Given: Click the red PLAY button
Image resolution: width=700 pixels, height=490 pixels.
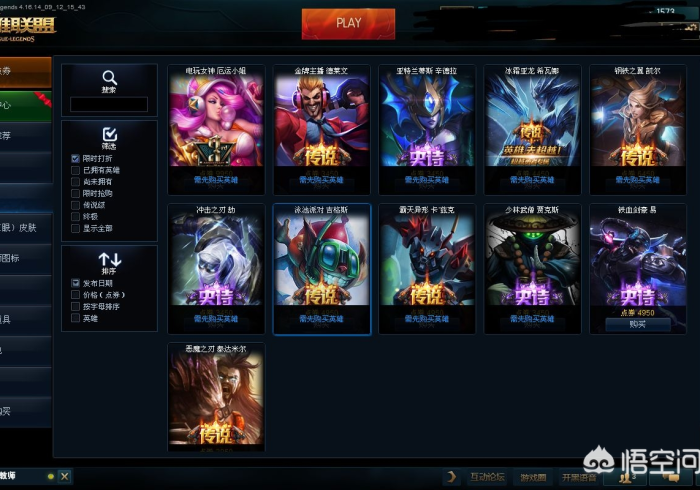Looking at the screenshot, I should (x=348, y=23).
